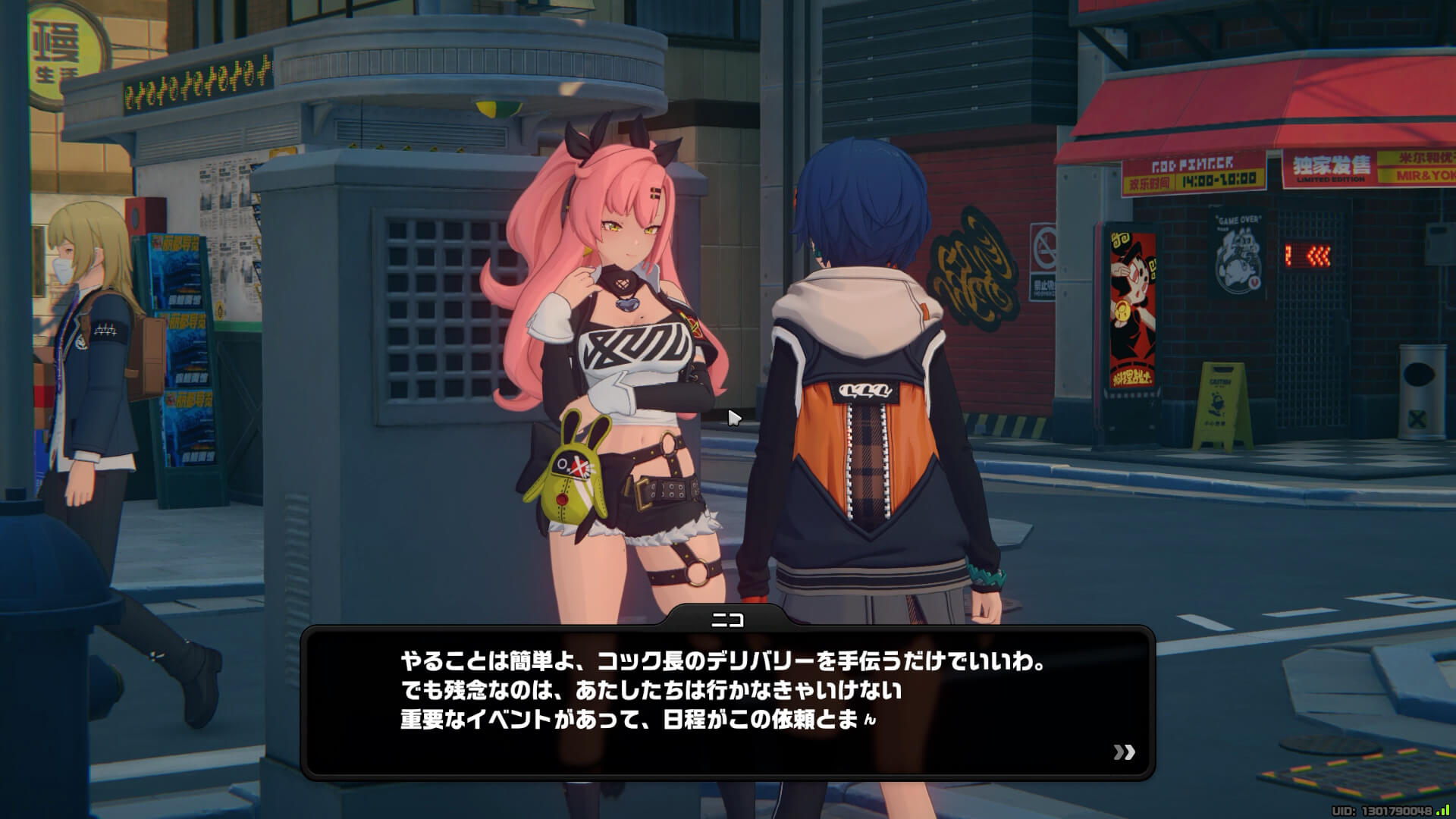Click Nicole, the pink-haired character
This screenshot has width=1456, height=819.
pyautogui.click(x=629, y=341)
